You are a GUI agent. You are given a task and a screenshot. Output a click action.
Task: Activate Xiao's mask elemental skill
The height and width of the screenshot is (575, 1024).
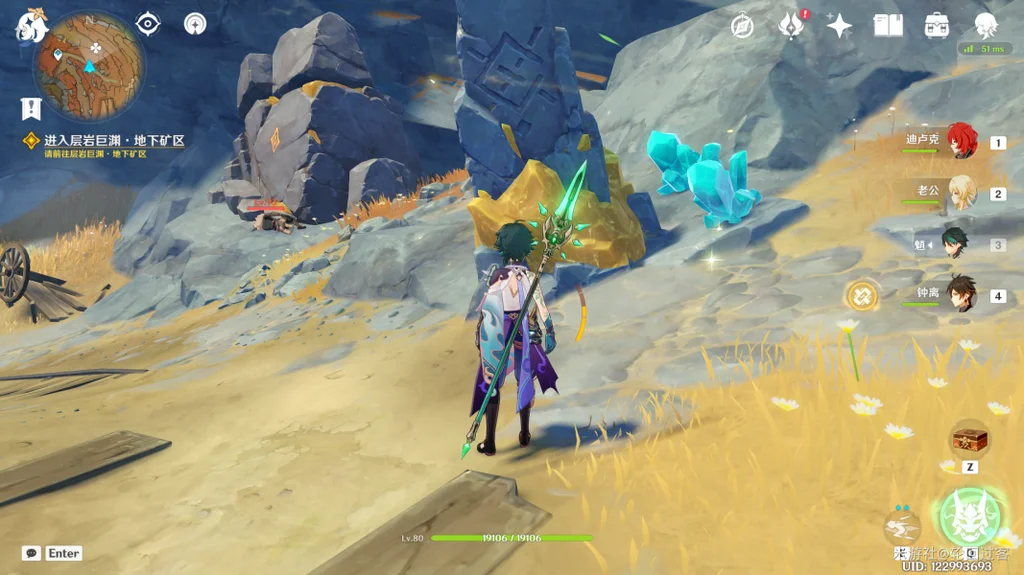(x=967, y=515)
